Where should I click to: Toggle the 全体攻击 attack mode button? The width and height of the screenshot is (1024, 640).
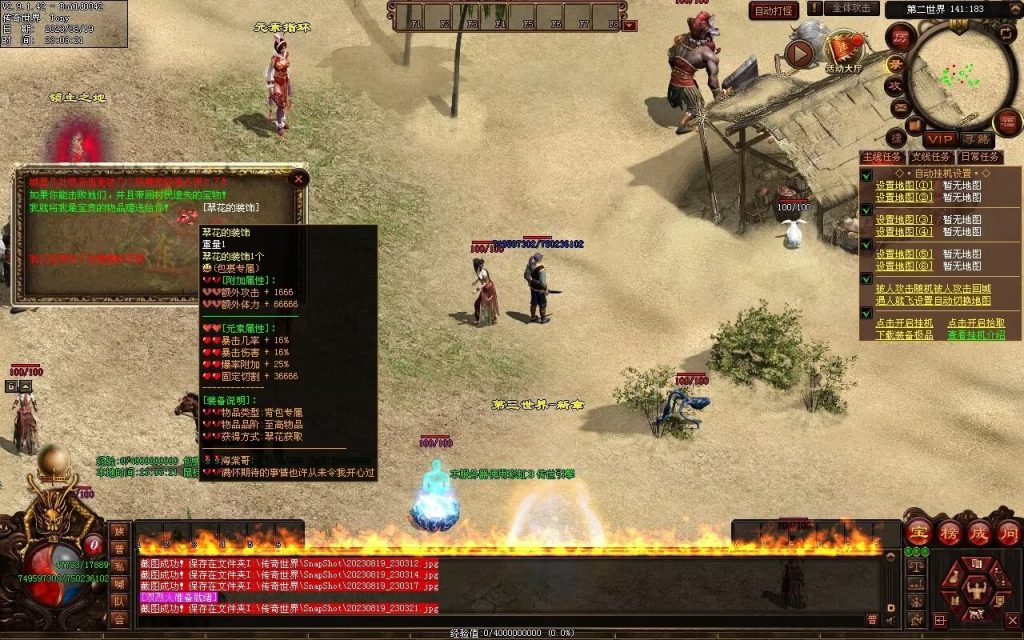pyautogui.click(x=854, y=9)
